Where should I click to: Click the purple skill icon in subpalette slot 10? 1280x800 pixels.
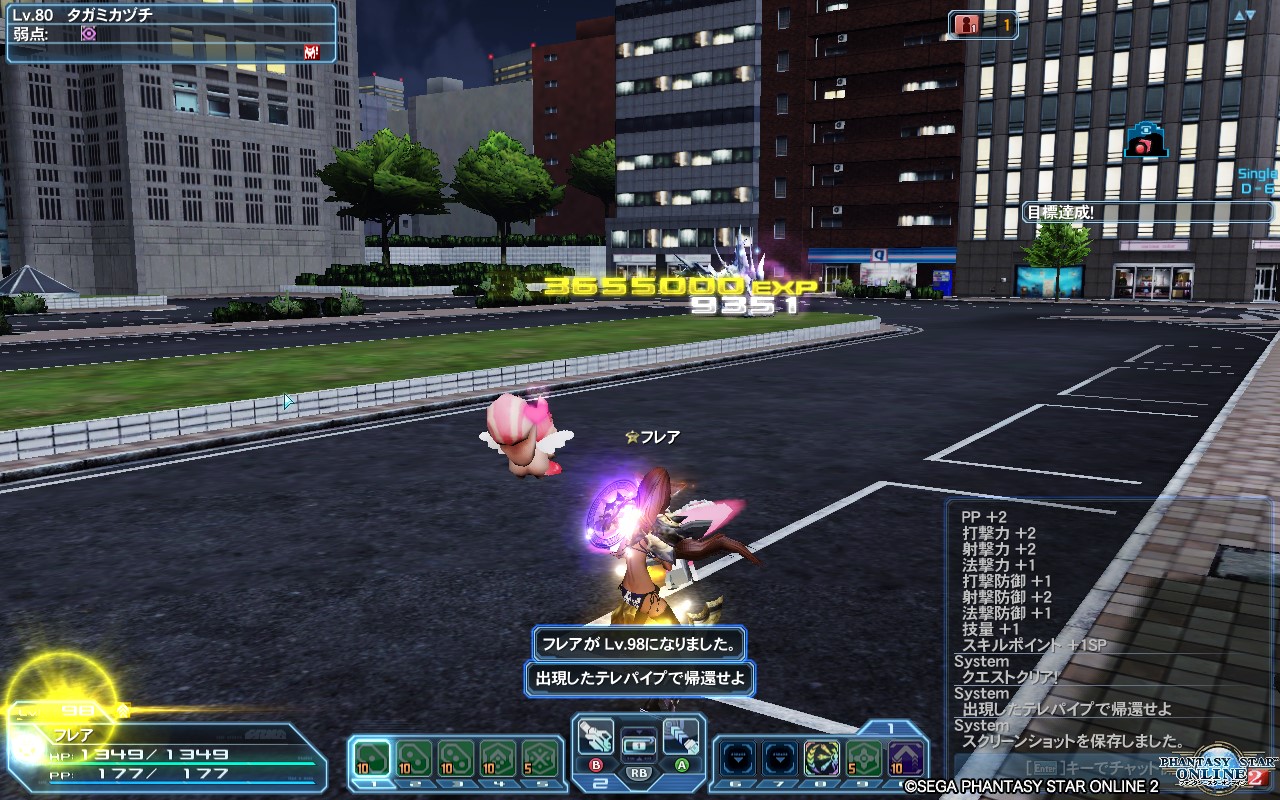pos(905,757)
